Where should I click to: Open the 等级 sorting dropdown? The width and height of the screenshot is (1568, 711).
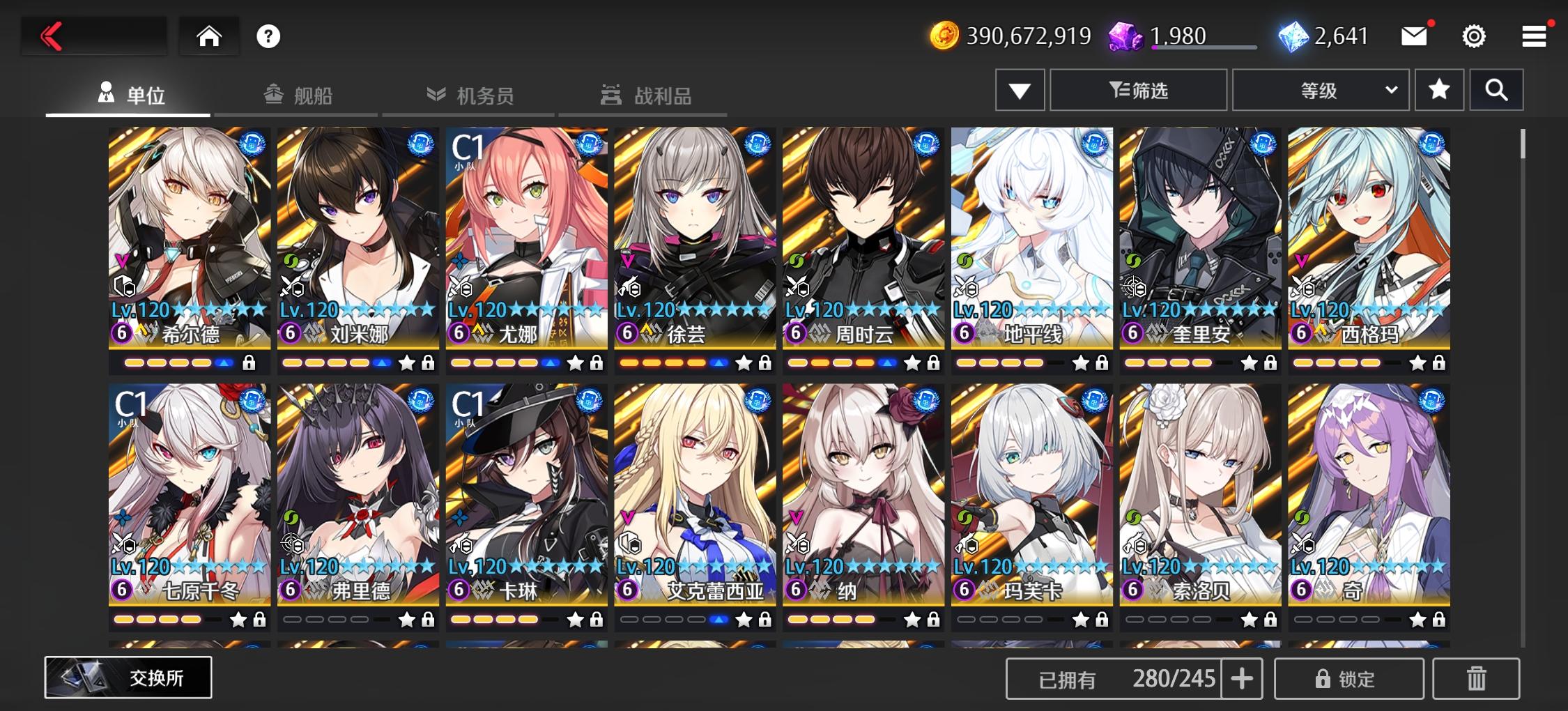(1321, 89)
